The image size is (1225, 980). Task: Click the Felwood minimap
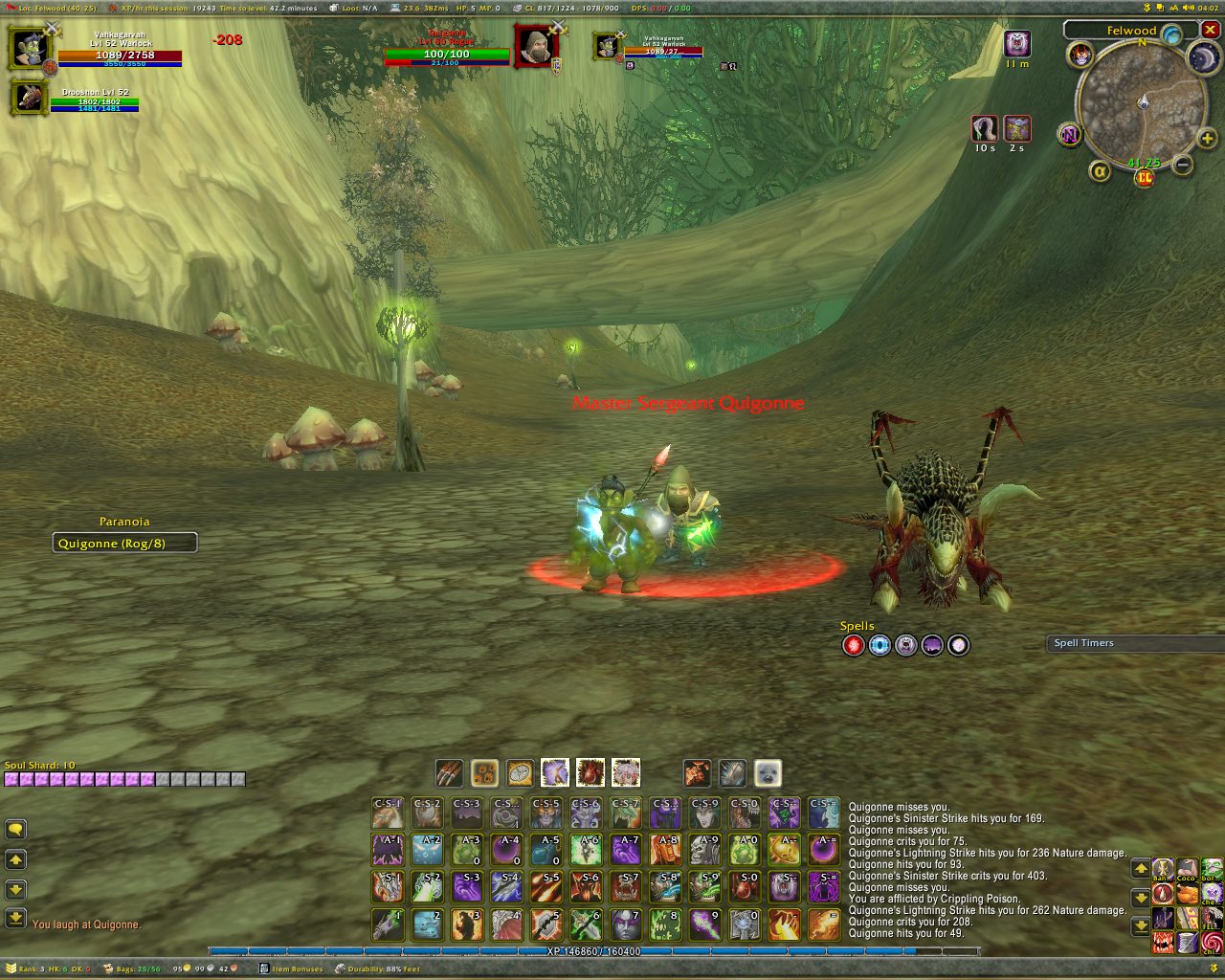(x=1141, y=101)
